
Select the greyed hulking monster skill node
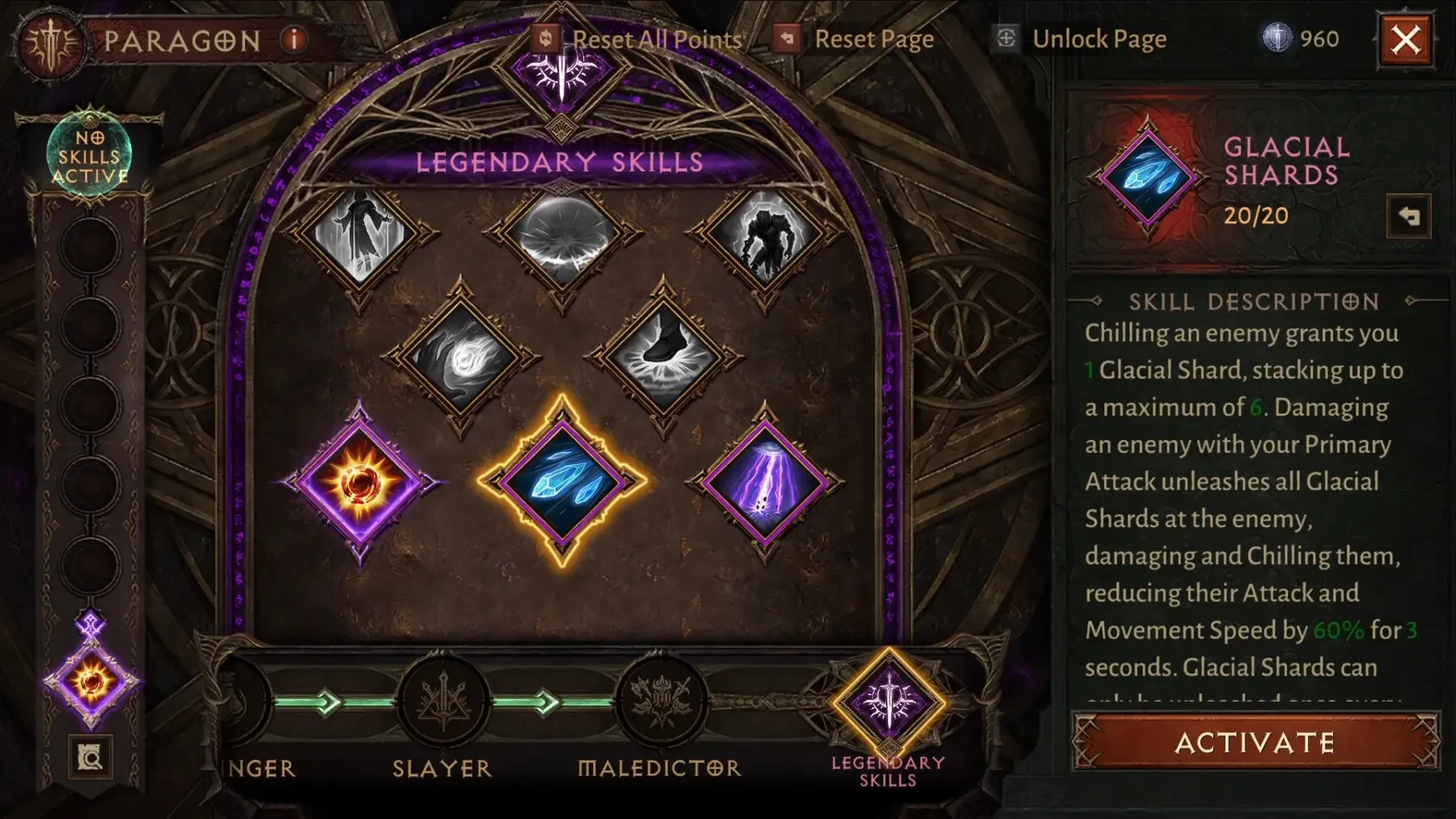(764, 234)
